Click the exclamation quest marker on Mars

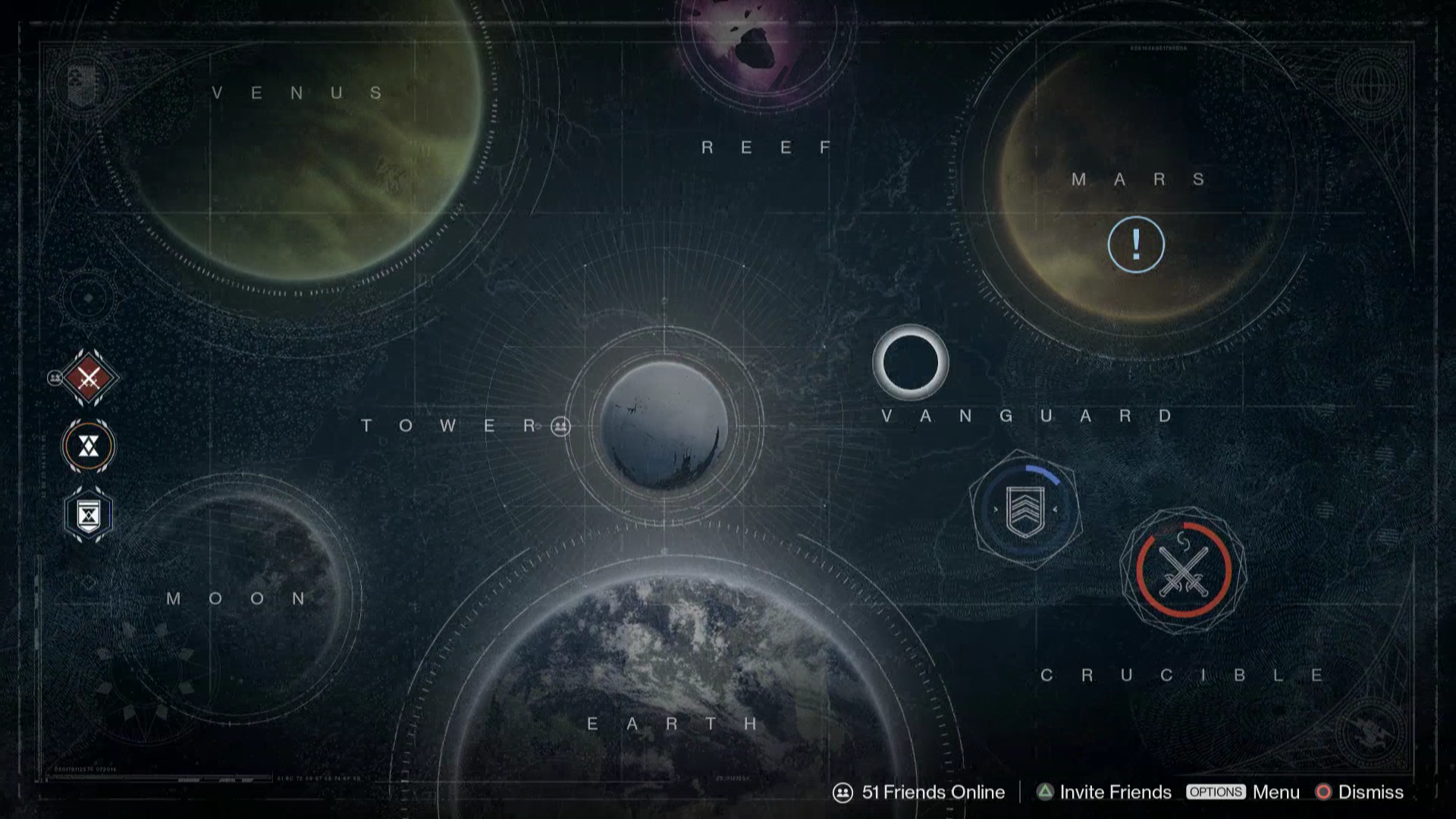pyautogui.click(x=1135, y=245)
